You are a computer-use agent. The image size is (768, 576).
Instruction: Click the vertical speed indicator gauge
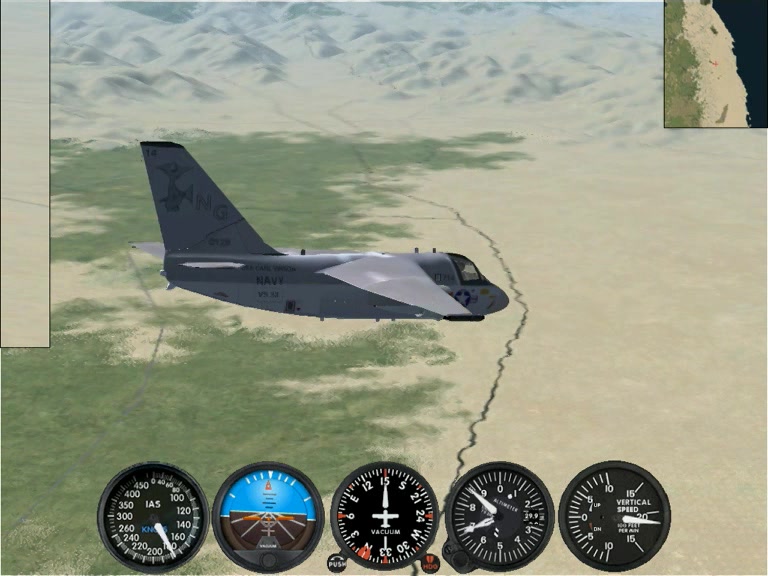(x=613, y=516)
